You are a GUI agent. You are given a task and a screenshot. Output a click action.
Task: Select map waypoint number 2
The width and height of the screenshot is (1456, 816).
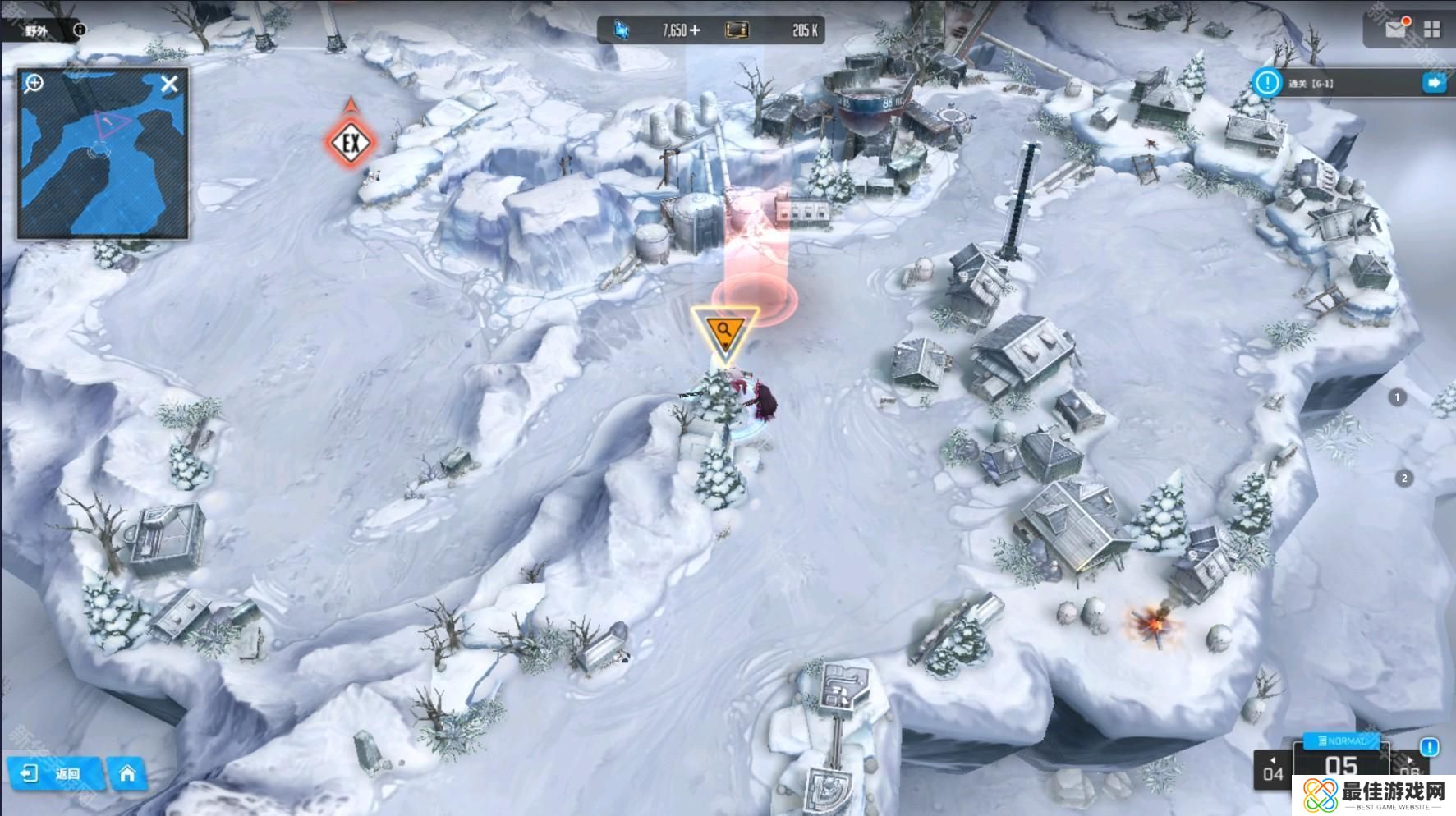click(1404, 478)
